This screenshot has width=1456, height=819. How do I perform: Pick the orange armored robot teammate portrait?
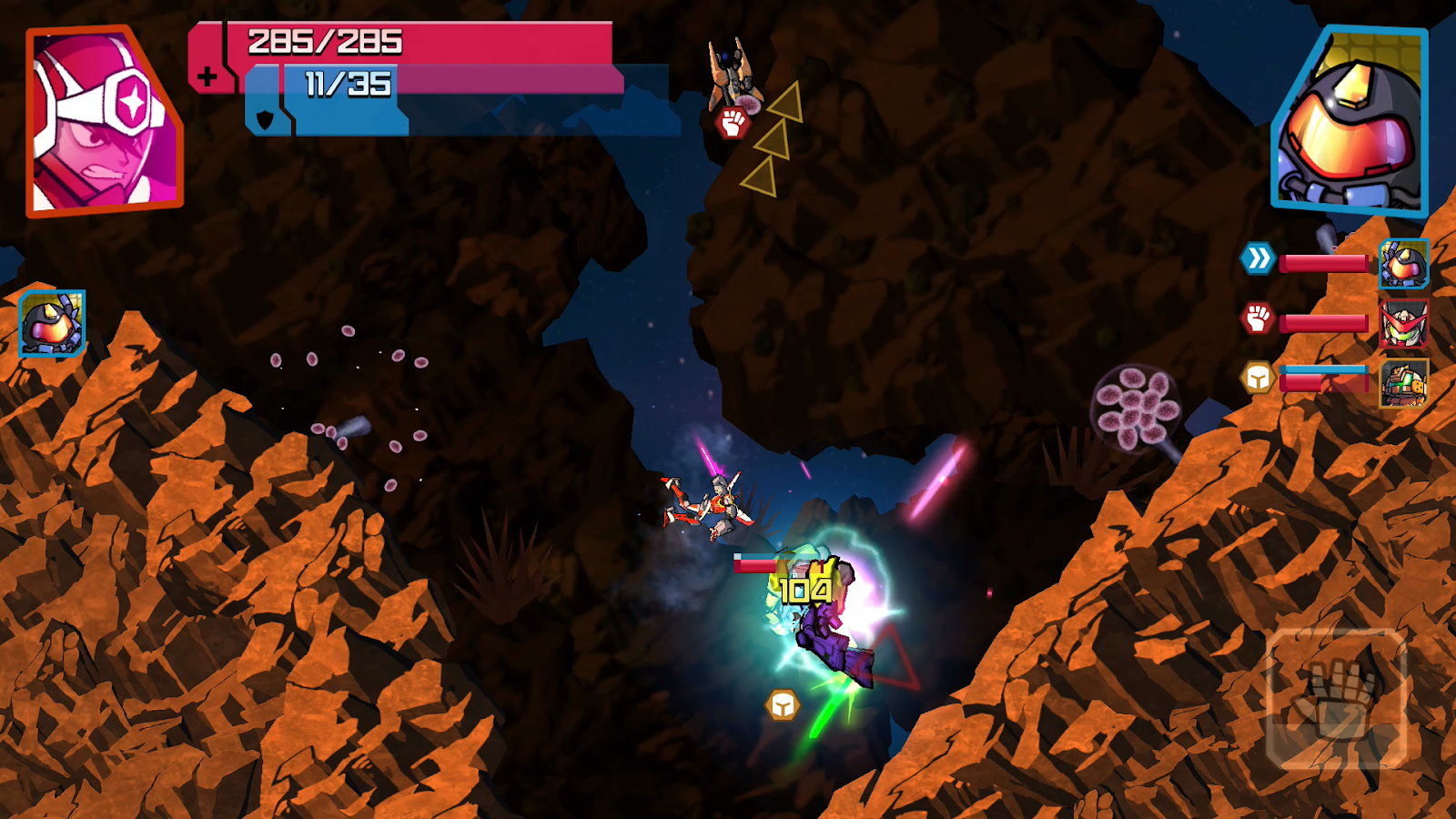[1403, 383]
